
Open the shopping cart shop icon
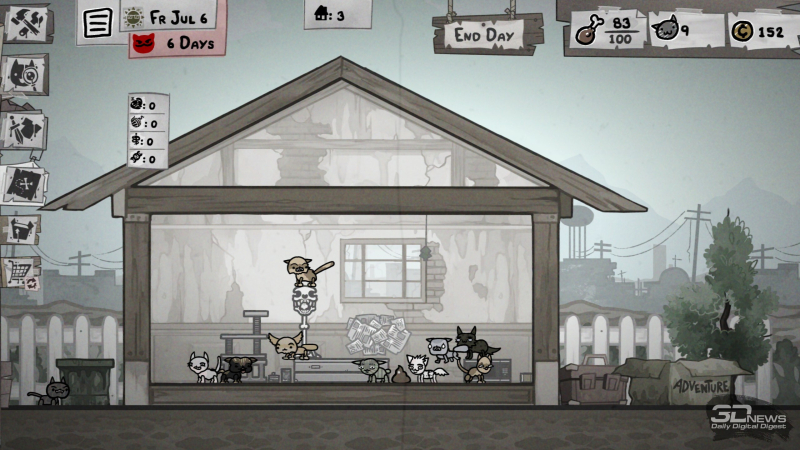21,270
